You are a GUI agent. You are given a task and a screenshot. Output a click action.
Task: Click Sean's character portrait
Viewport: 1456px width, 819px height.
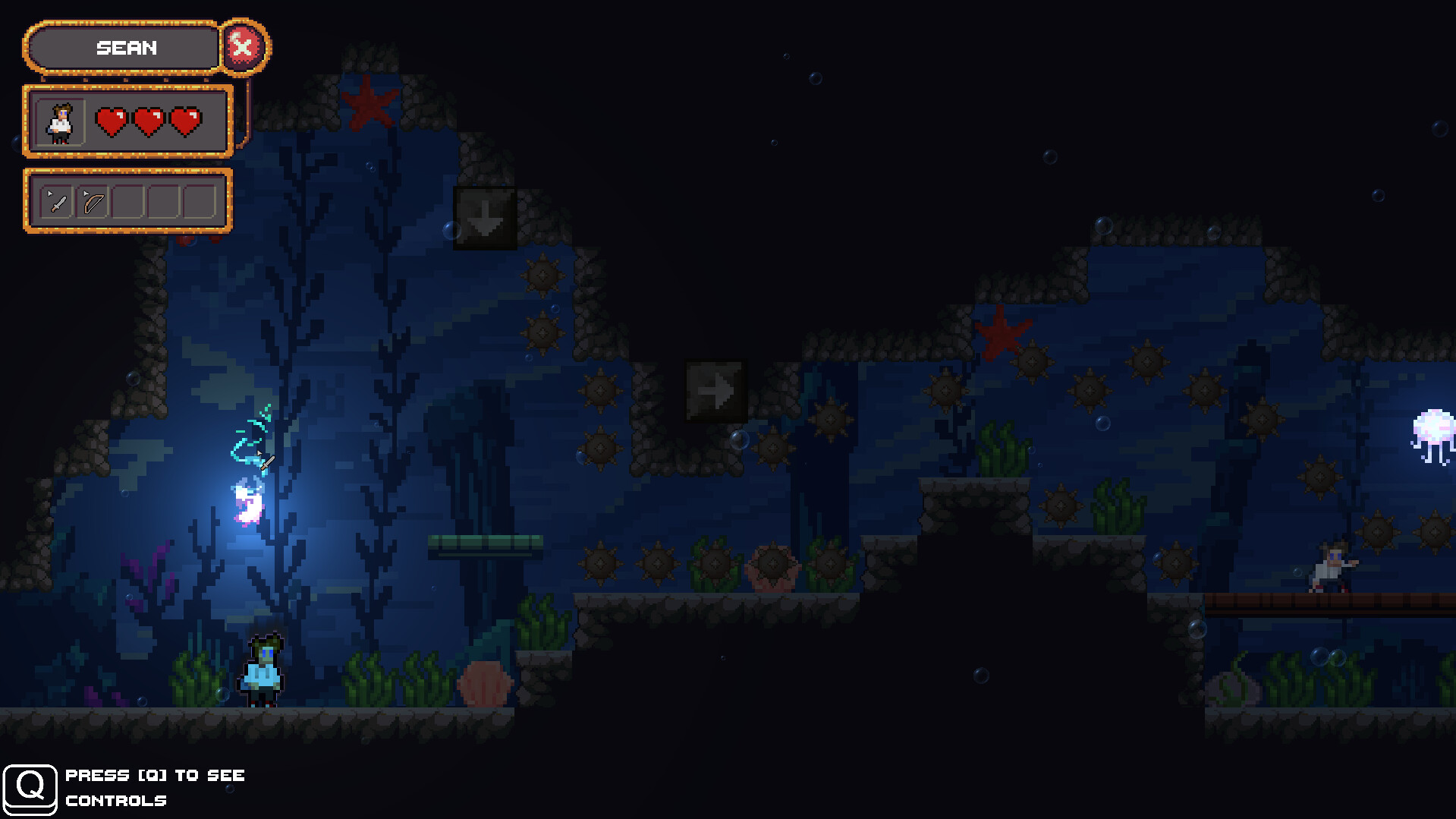pos(62,121)
